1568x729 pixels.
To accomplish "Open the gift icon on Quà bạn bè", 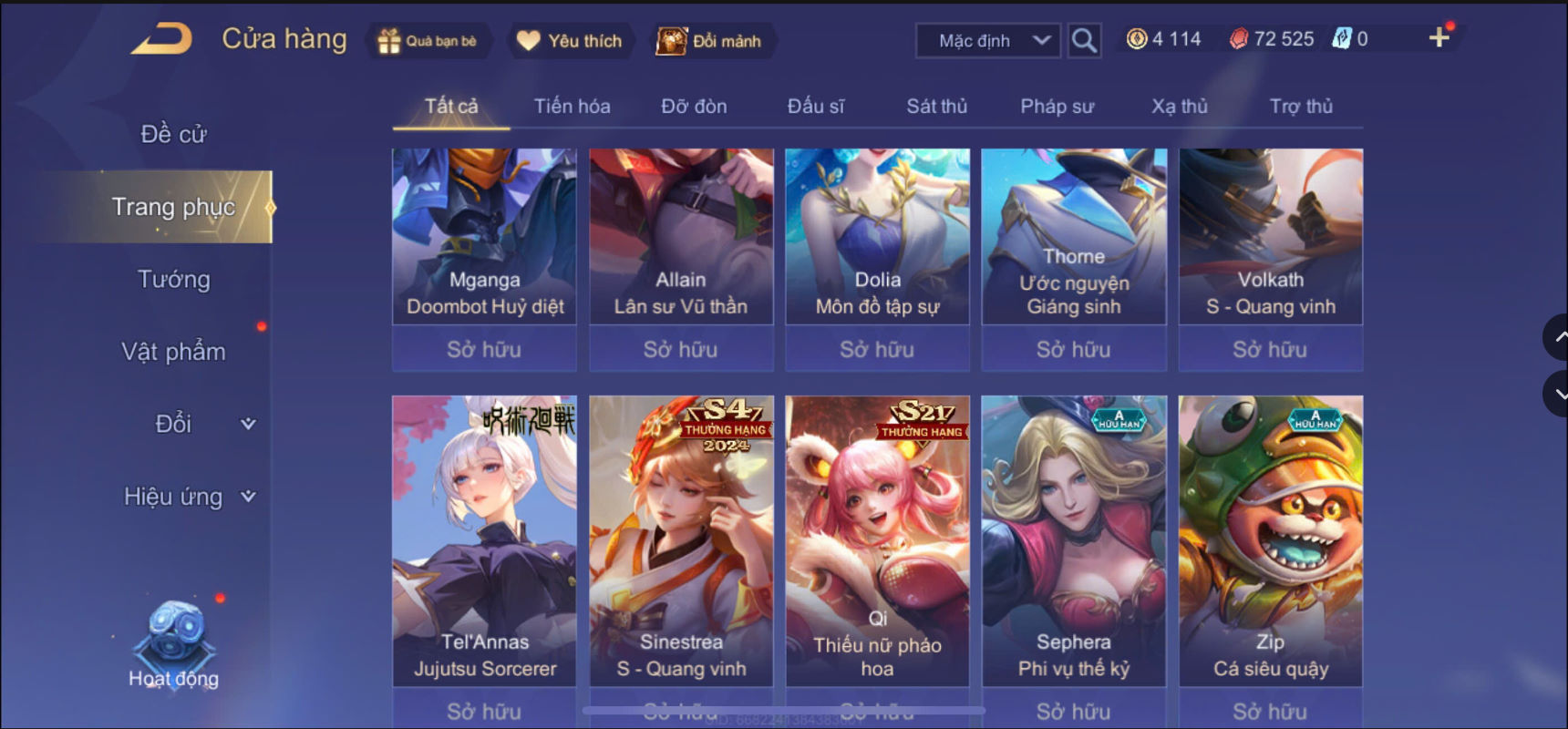I will coord(390,40).
